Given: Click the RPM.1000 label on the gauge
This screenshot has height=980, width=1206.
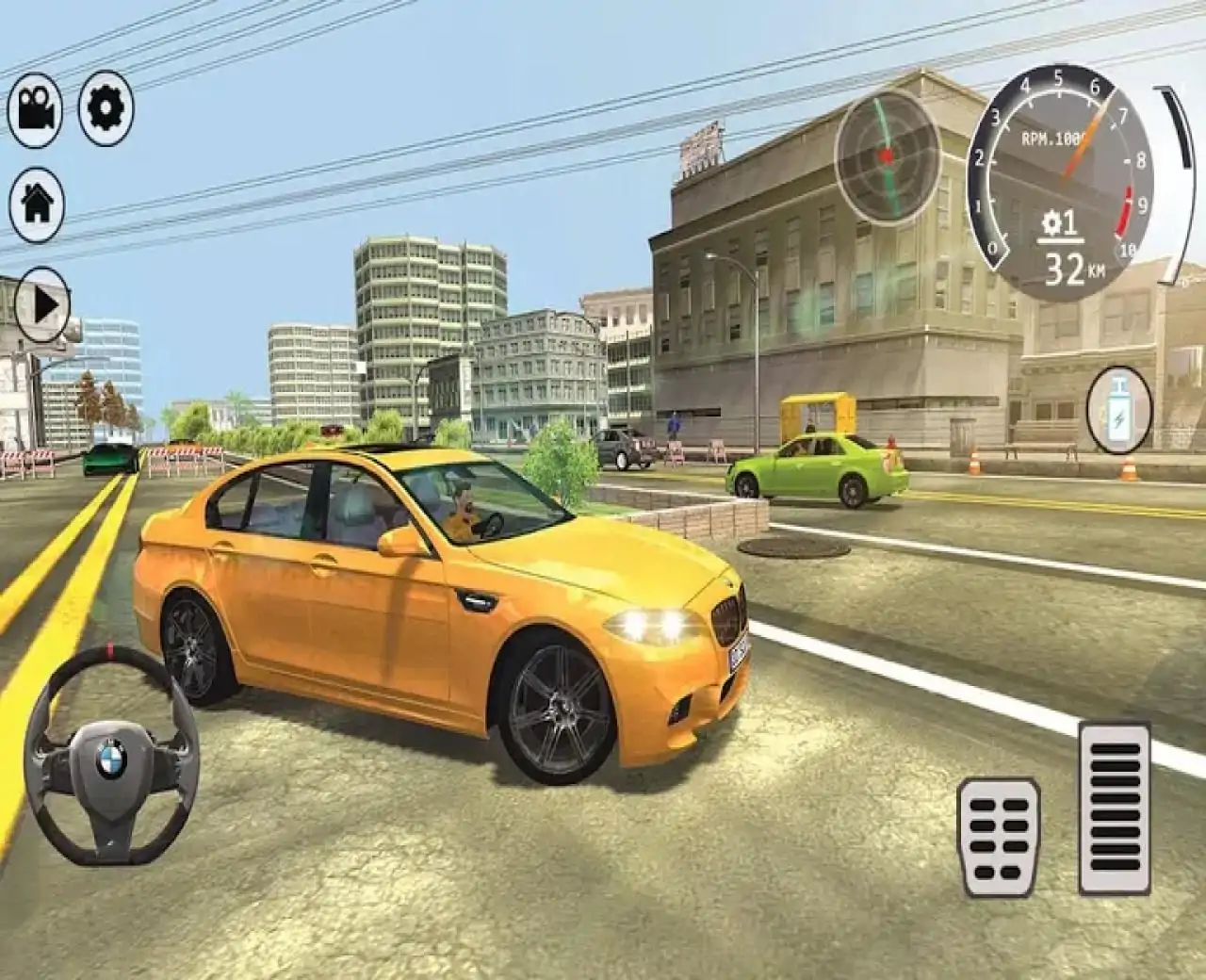Looking at the screenshot, I should tap(1052, 137).
